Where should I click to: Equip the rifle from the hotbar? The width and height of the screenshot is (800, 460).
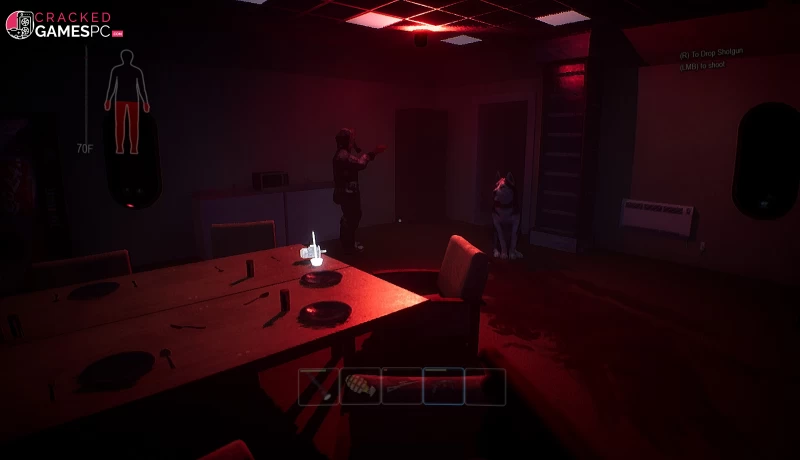[x=401, y=386]
